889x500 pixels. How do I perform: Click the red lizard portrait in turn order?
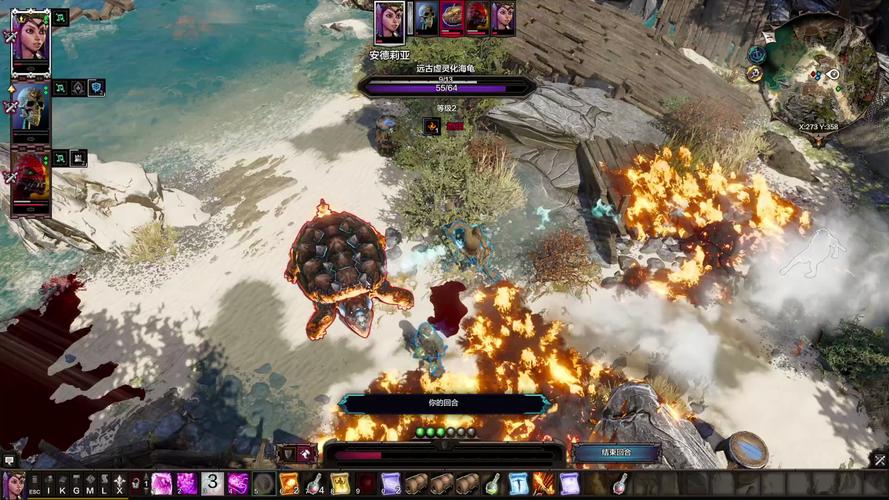point(477,17)
